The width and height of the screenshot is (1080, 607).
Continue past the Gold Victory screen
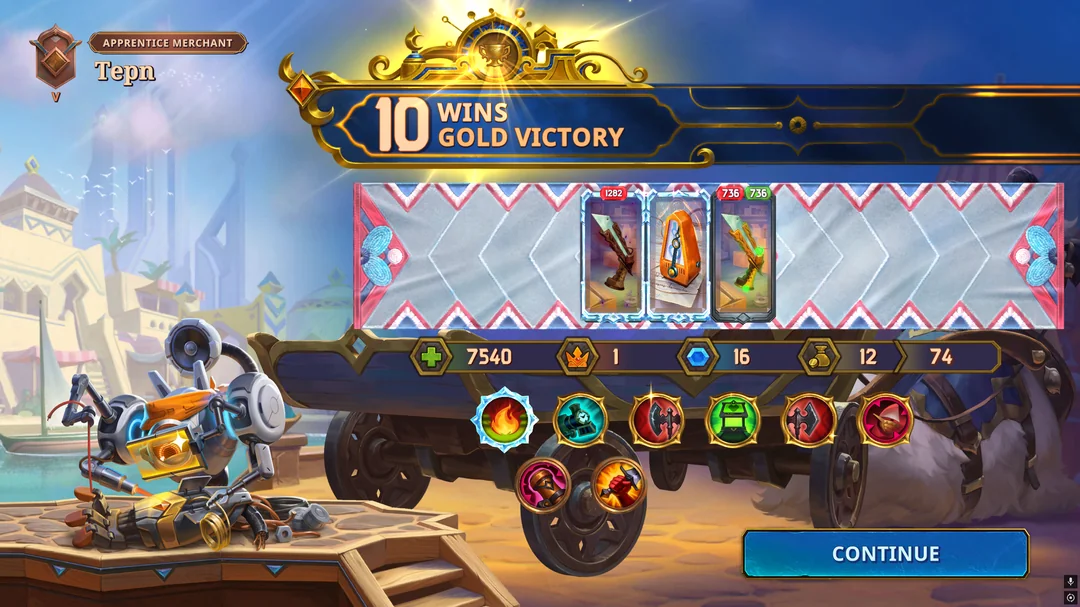[x=885, y=554]
